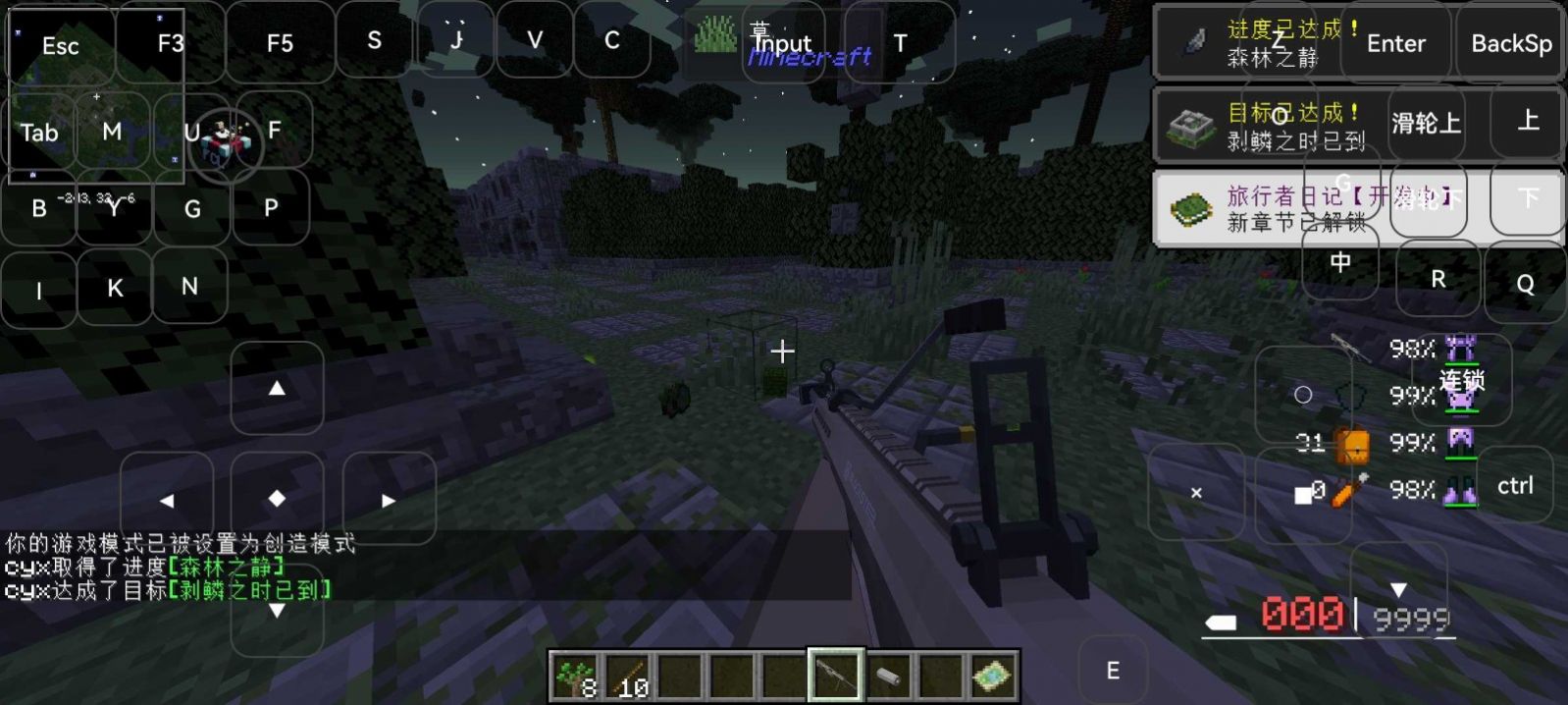Select the sniper rifle hotbar slot

(836, 676)
